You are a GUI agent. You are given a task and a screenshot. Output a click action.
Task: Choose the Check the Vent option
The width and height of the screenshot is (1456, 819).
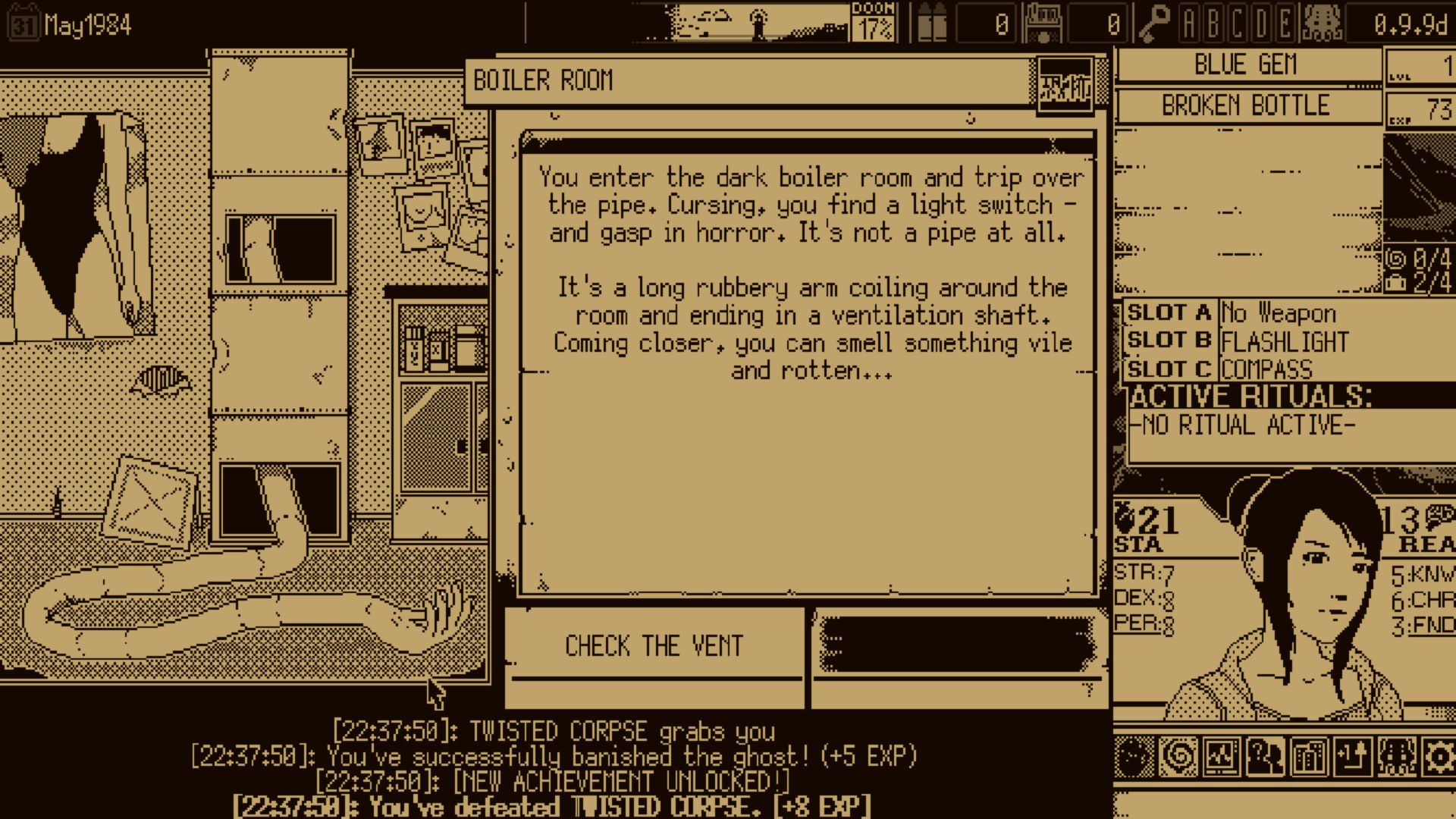[654, 646]
